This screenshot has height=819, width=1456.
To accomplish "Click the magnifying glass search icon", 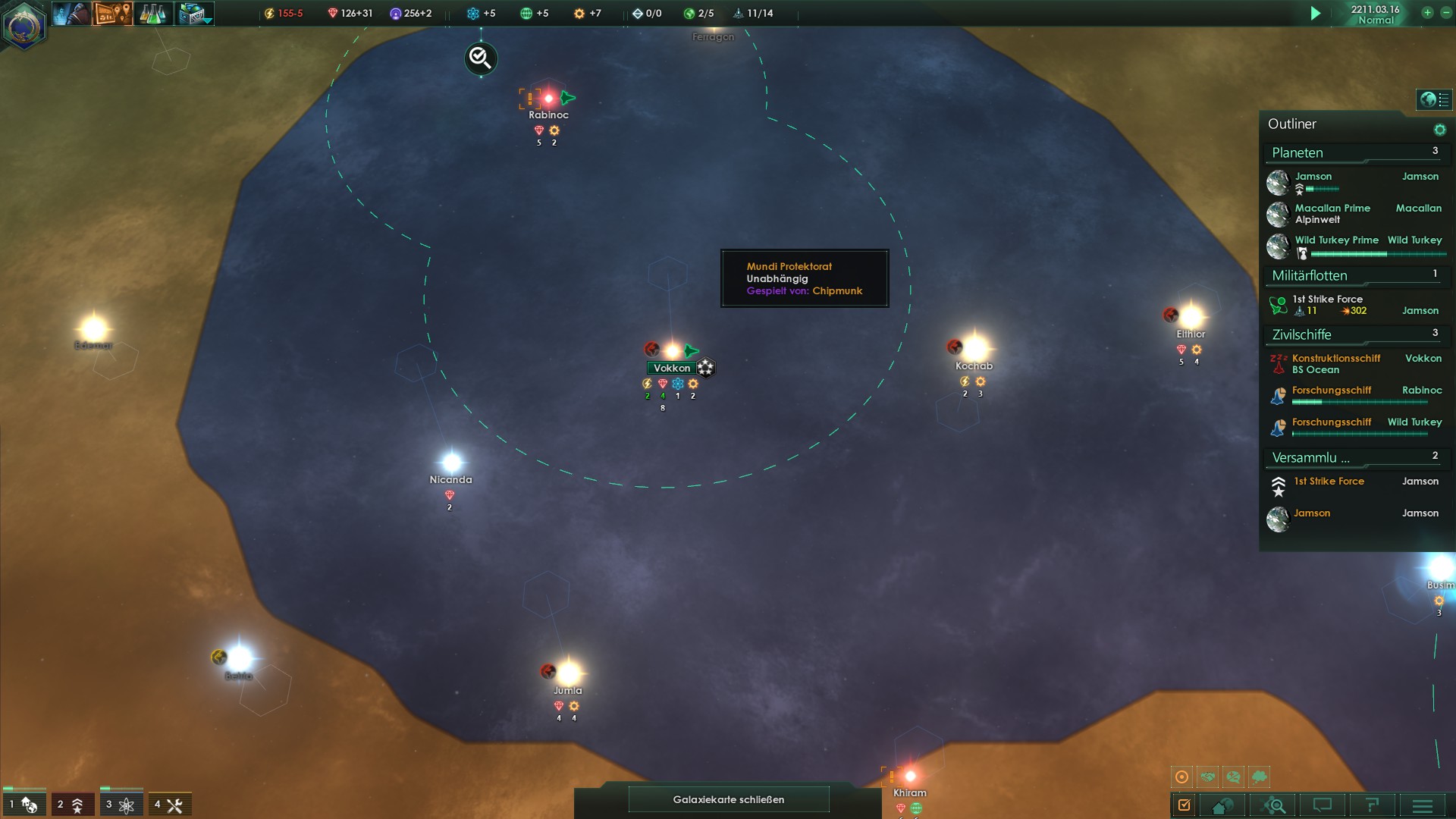I will (x=480, y=58).
